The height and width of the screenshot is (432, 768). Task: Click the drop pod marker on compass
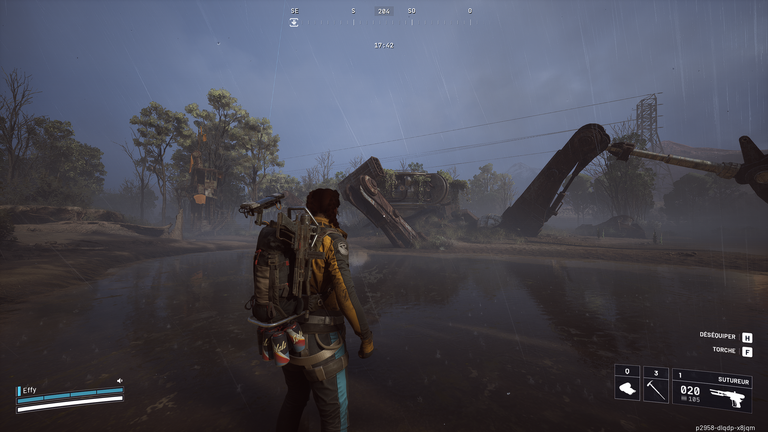pyautogui.click(x=294, y=22)
